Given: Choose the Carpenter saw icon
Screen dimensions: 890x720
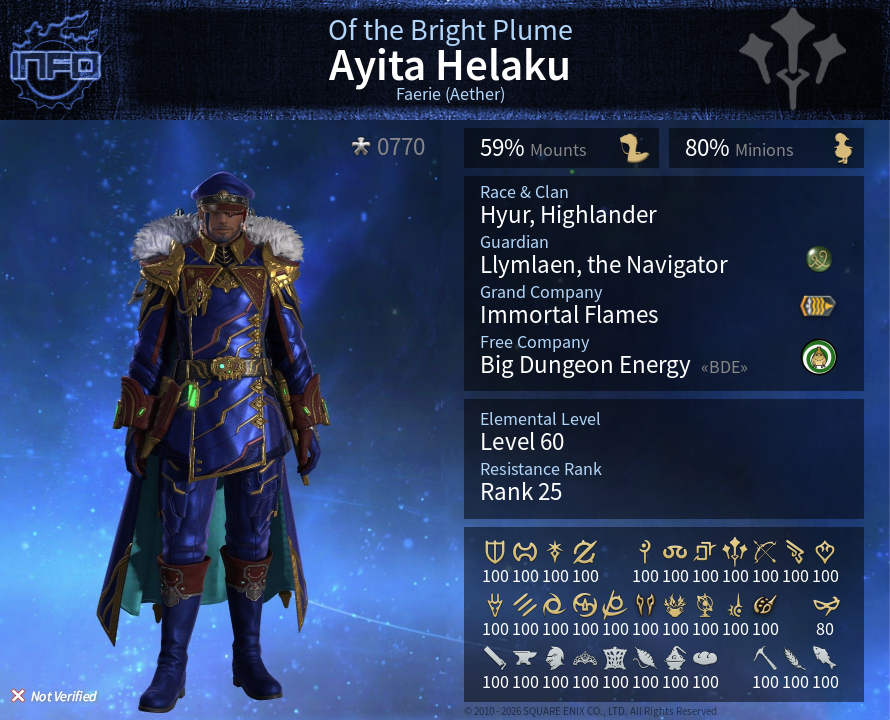Looking at the screenshot, I should 495,657.
